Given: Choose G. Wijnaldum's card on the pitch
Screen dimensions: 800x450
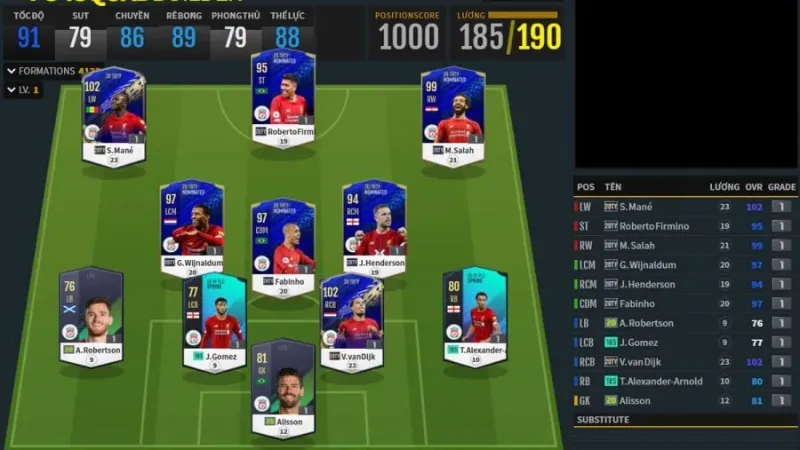Looking at the screenshot, I should (x=192, y=227).
